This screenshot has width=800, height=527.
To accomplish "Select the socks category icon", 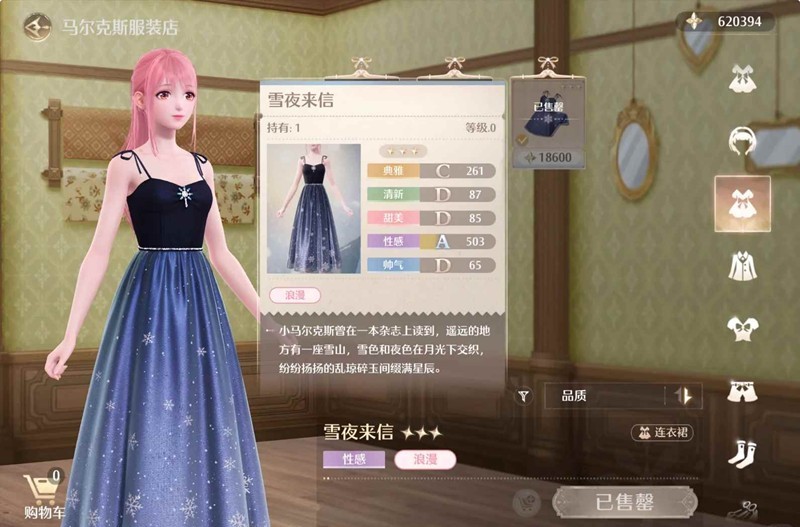I will [x=742, y=452].
